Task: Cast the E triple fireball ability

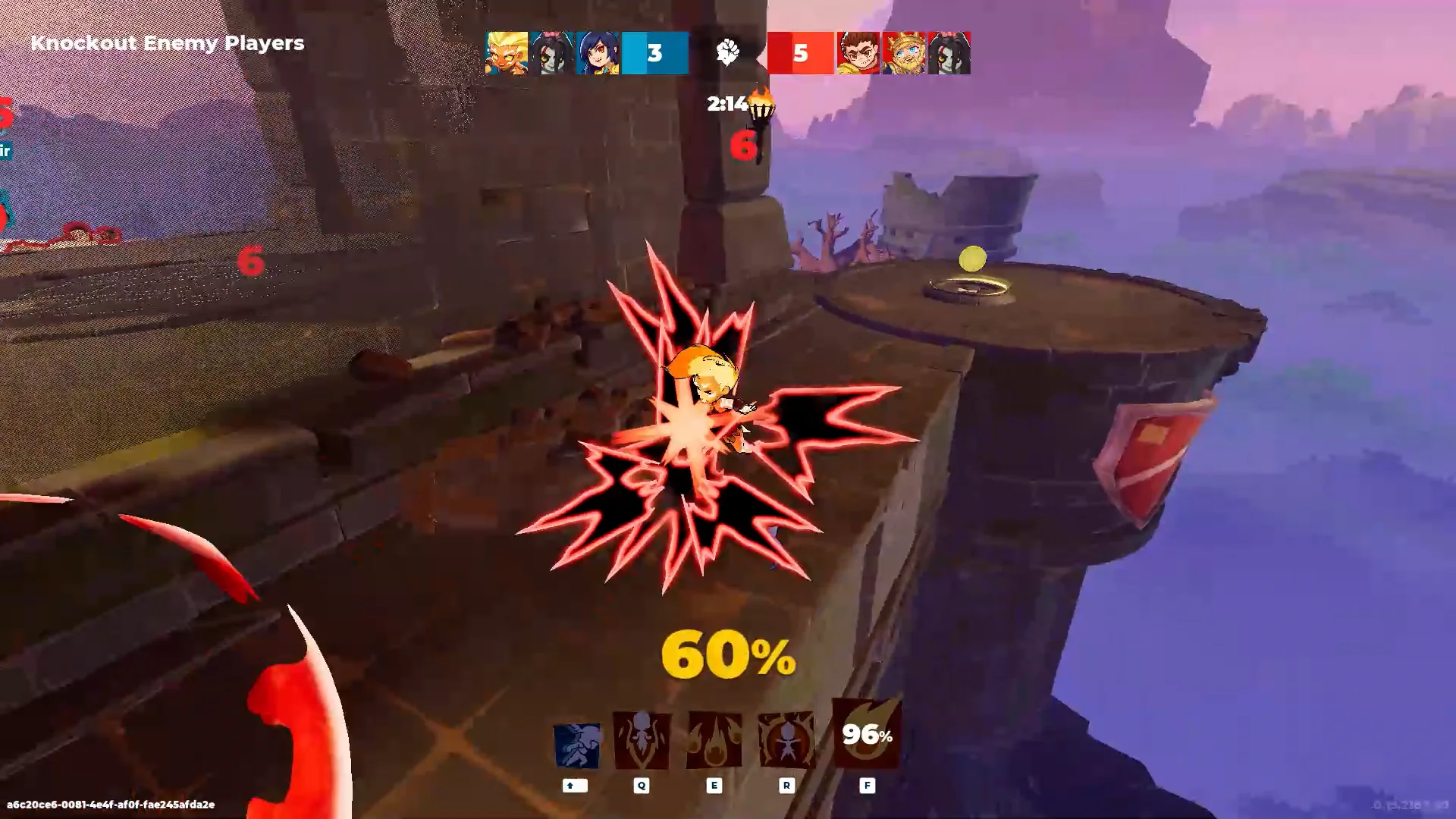Action: 714,741
